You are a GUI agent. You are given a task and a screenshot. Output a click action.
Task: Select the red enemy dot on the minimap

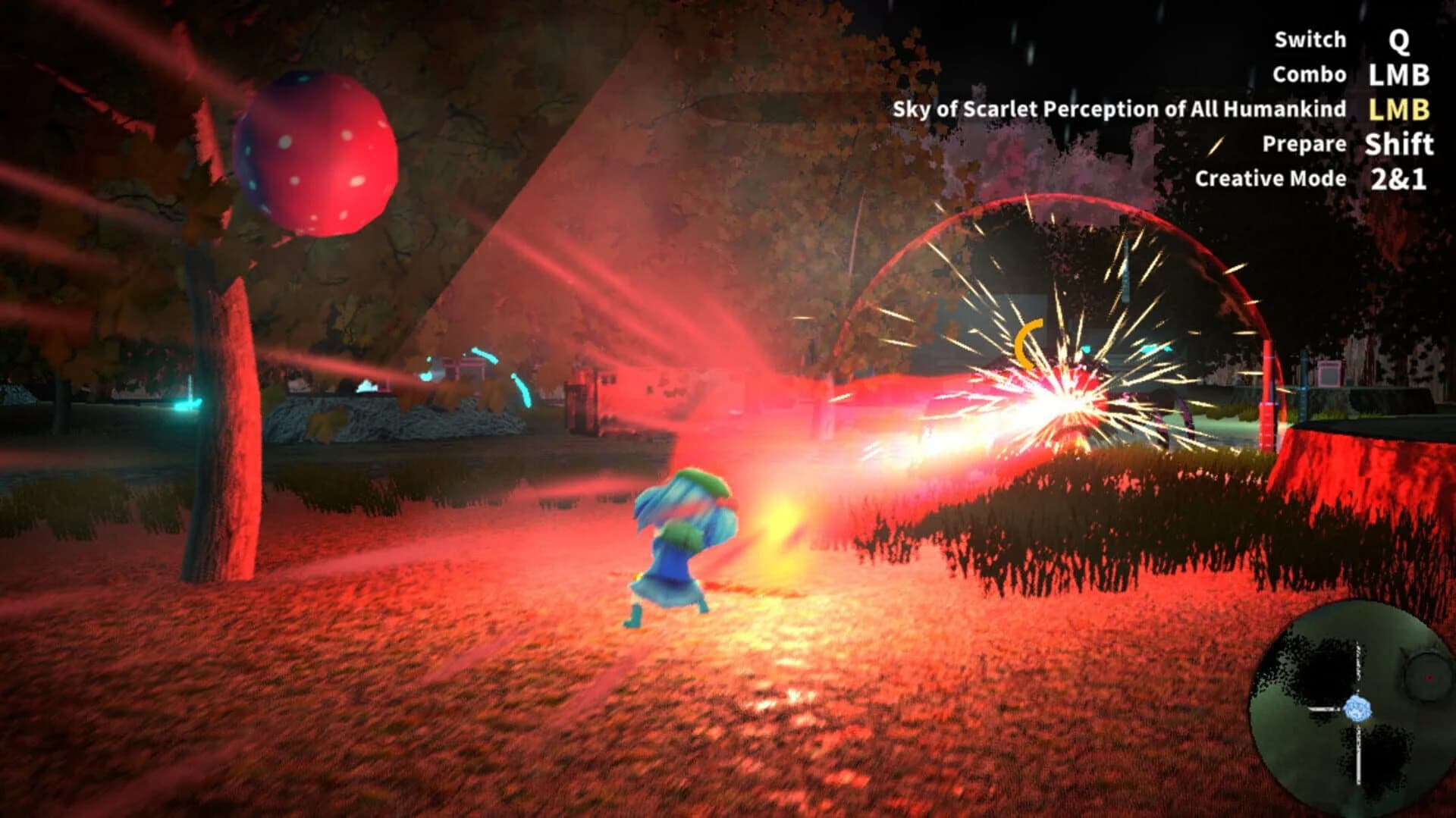[1429, 677]
